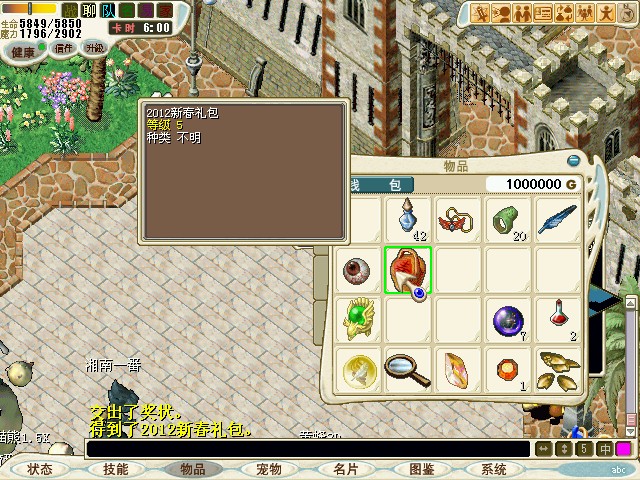Open the 技能 skills menu
640x480 pixels.
(116, 469)
